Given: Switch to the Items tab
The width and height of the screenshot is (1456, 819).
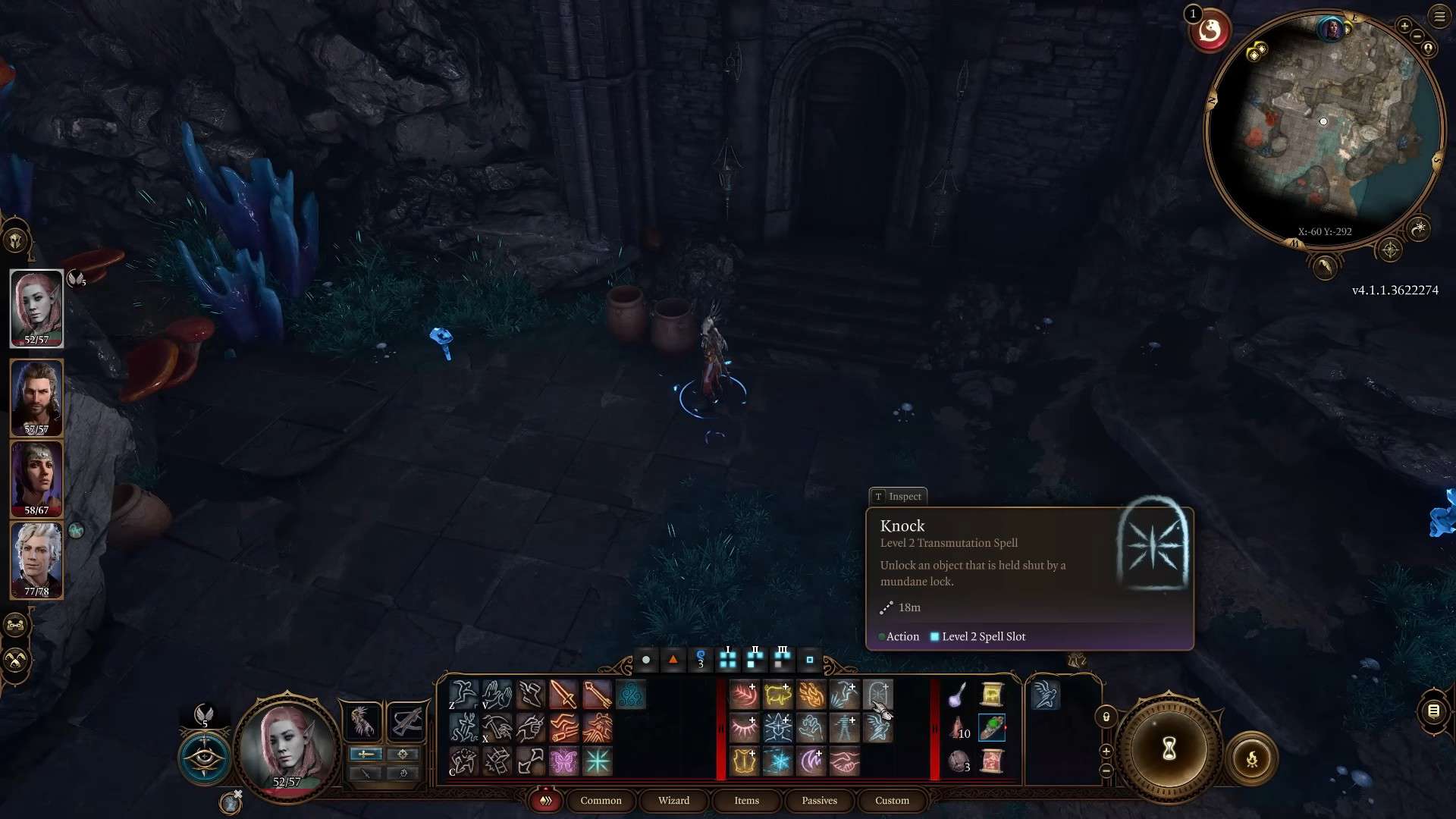Looking at the screenshot, I should tap(746, 801).
